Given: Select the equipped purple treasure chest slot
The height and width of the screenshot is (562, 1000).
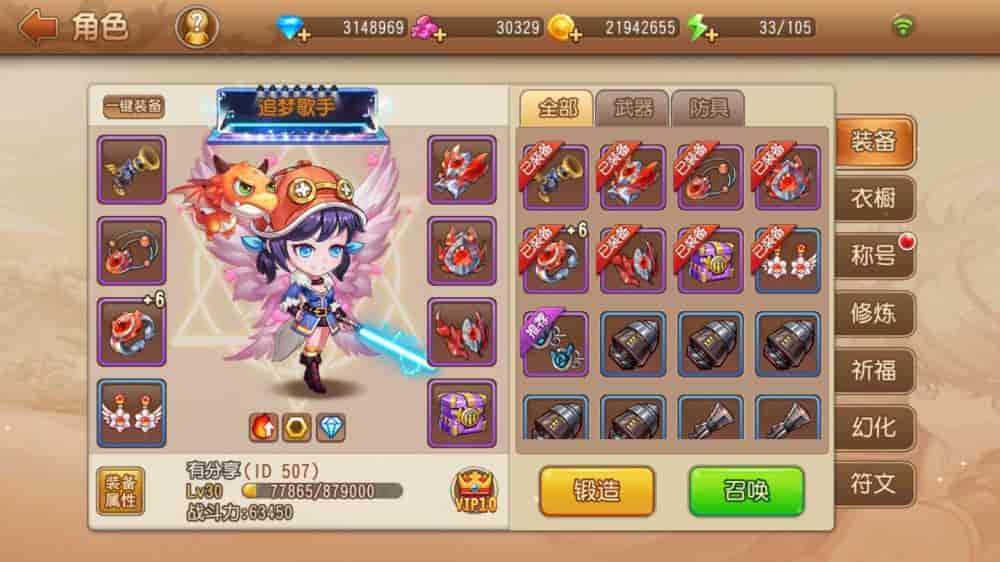Looking at the screenshot, I should pos(462,413).
